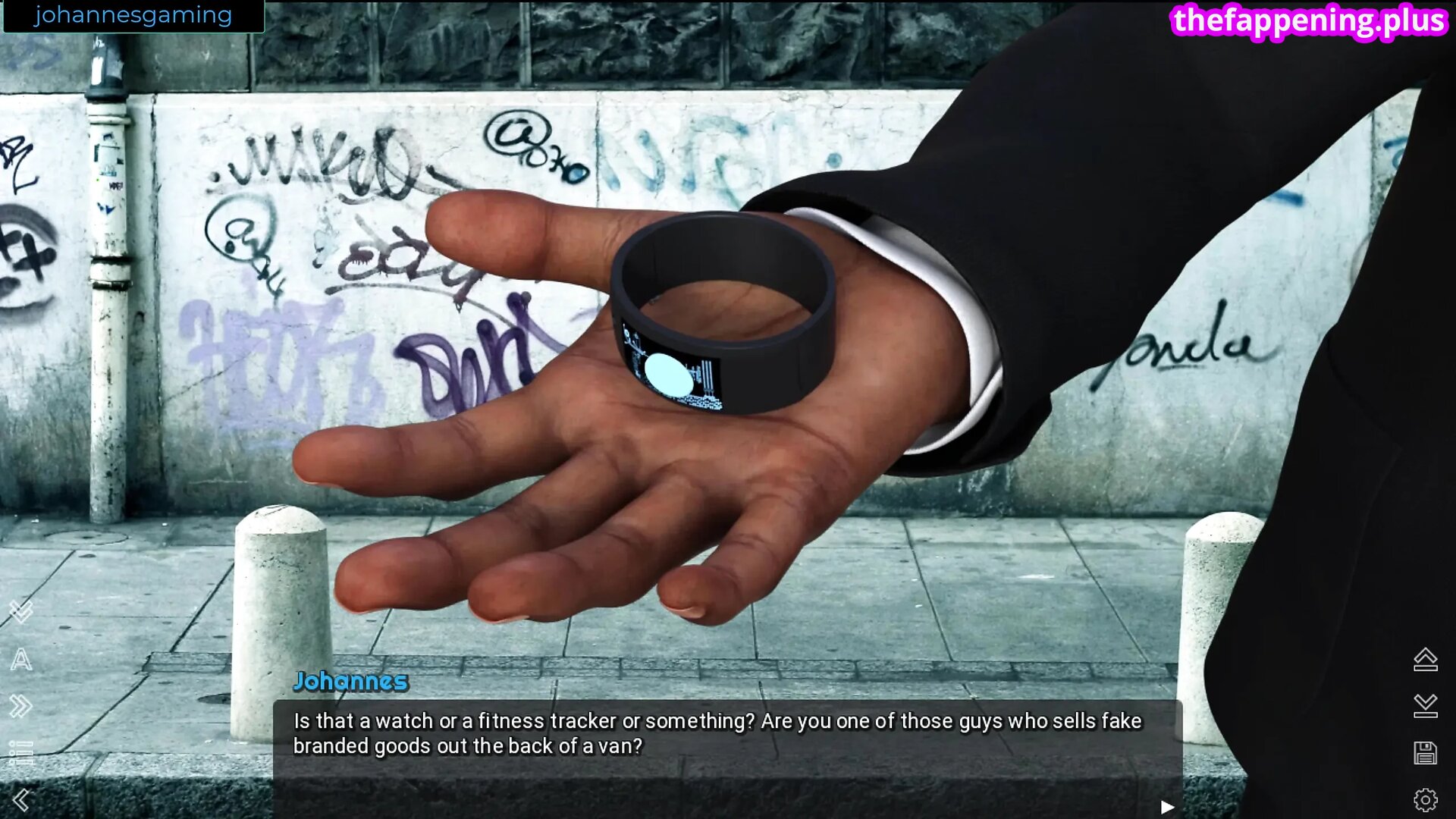Click the double down-chevron icon
The image size is (1456, 819).
21,611
